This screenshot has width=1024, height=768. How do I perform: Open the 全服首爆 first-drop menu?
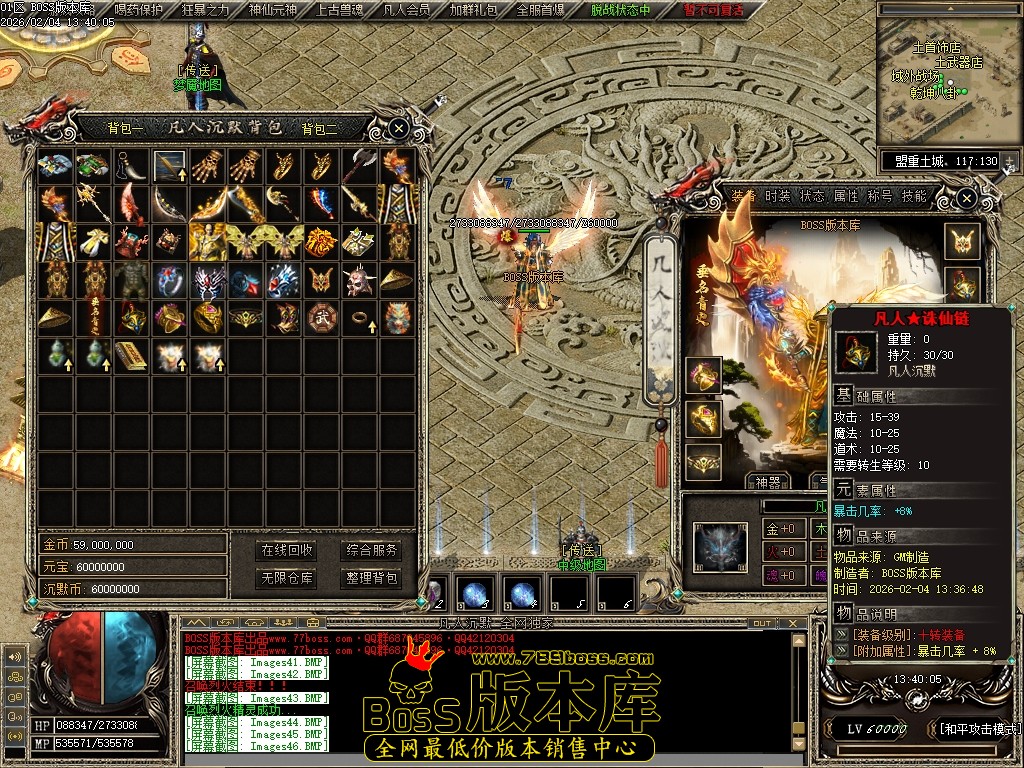point(541,11)
